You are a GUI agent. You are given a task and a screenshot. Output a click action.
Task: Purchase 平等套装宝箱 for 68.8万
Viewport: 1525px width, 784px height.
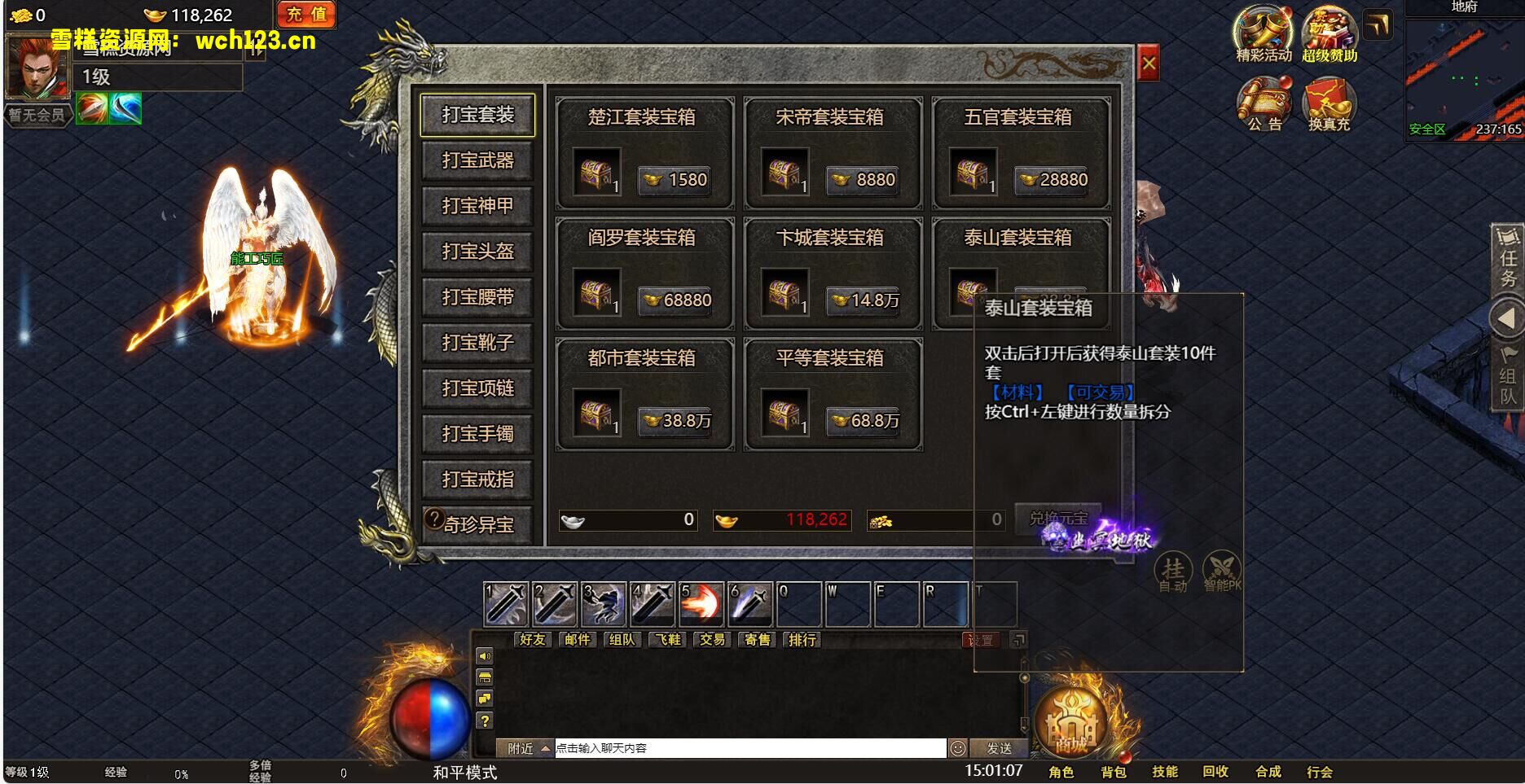tap(863, 421)
